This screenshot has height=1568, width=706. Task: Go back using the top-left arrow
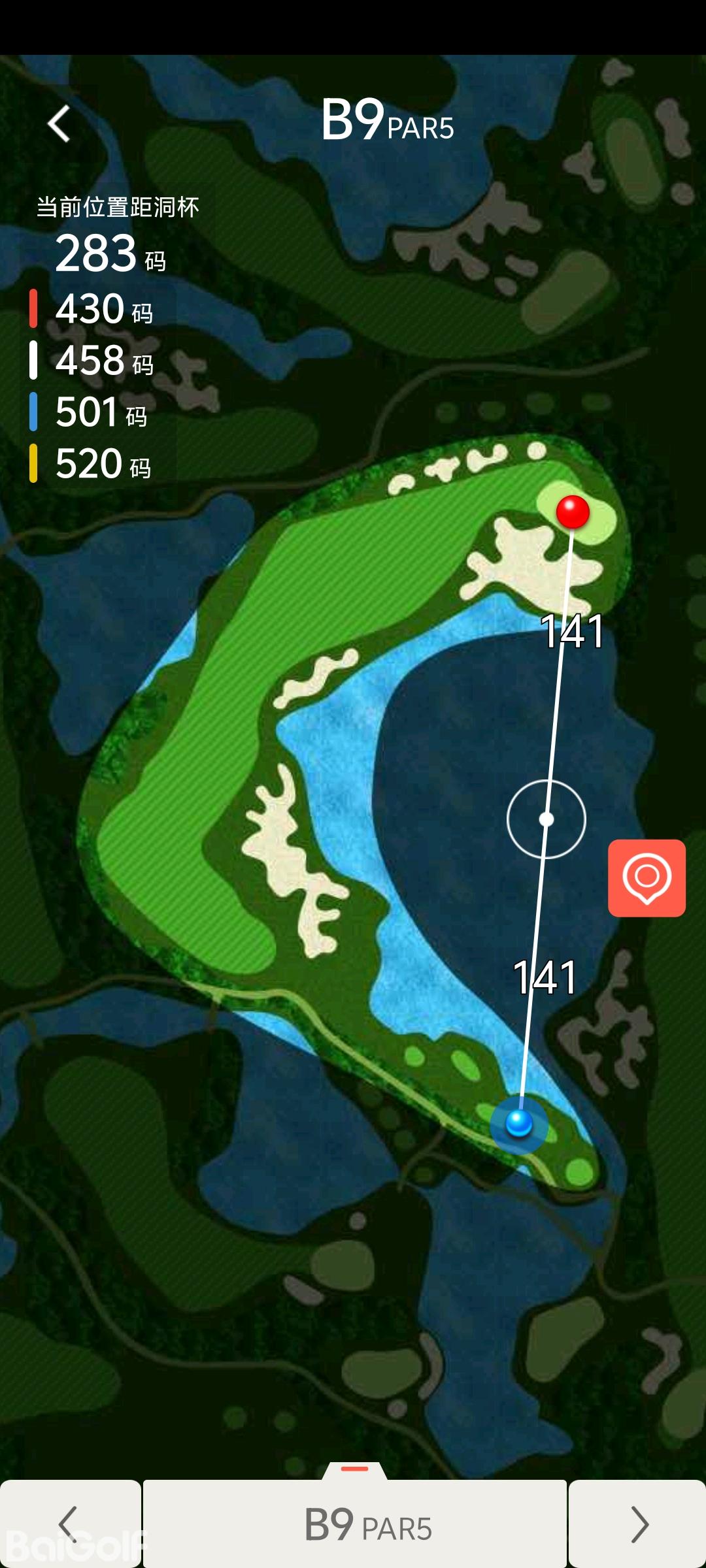pyautogui.click(x=59, y=123)
